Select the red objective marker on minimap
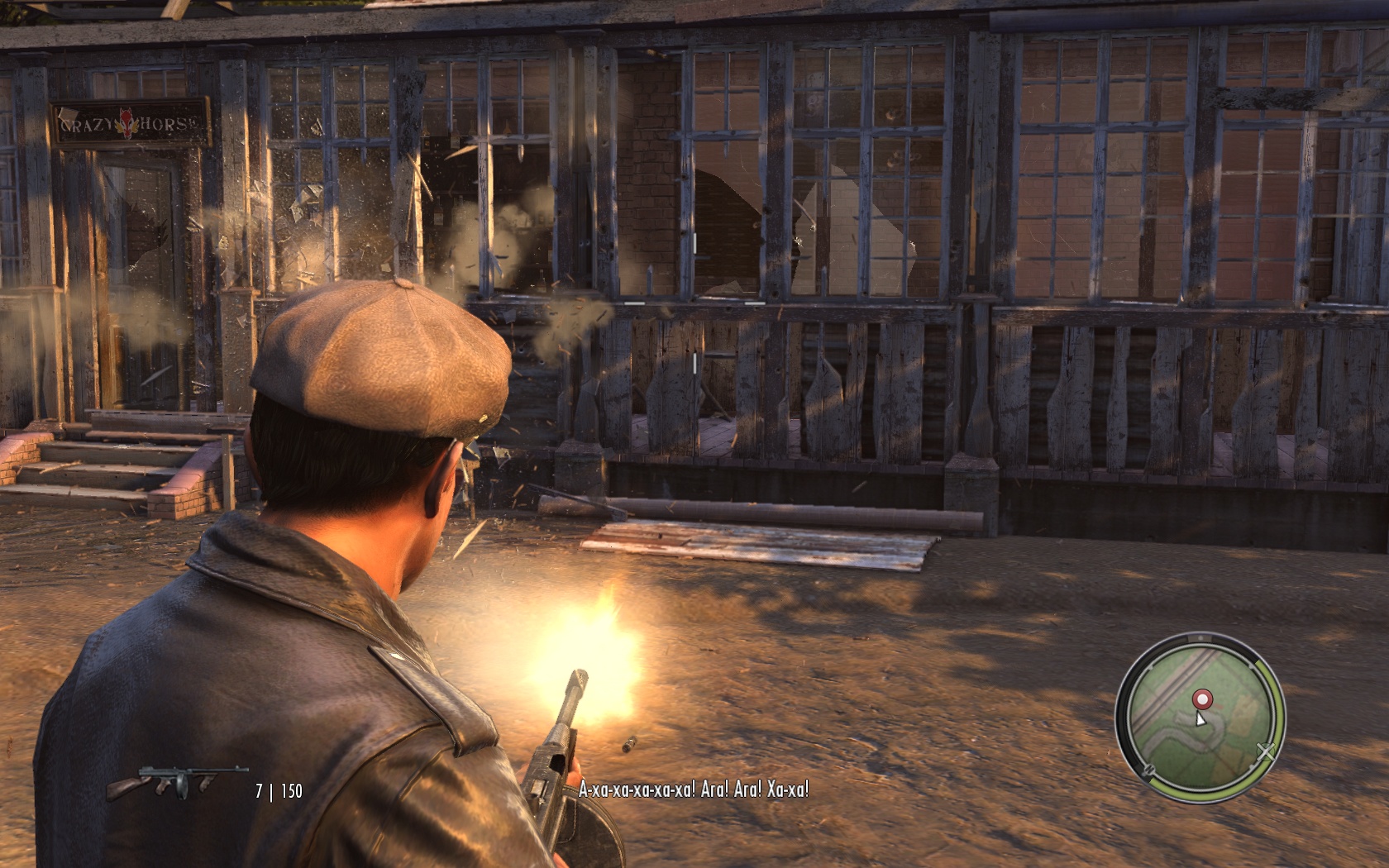1389x868 pixels. (x=1202, y=699)
